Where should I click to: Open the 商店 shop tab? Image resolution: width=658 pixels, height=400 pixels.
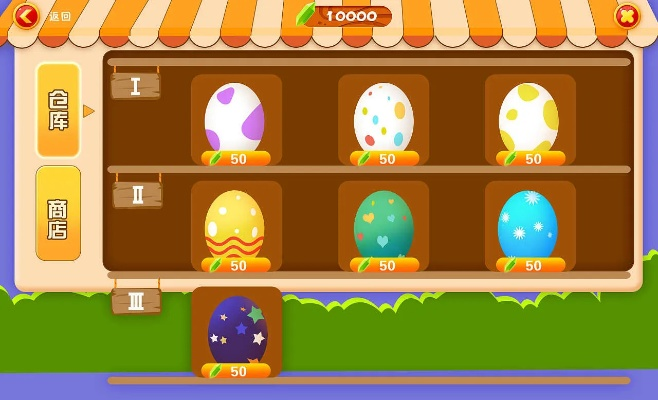pos(58,213)
